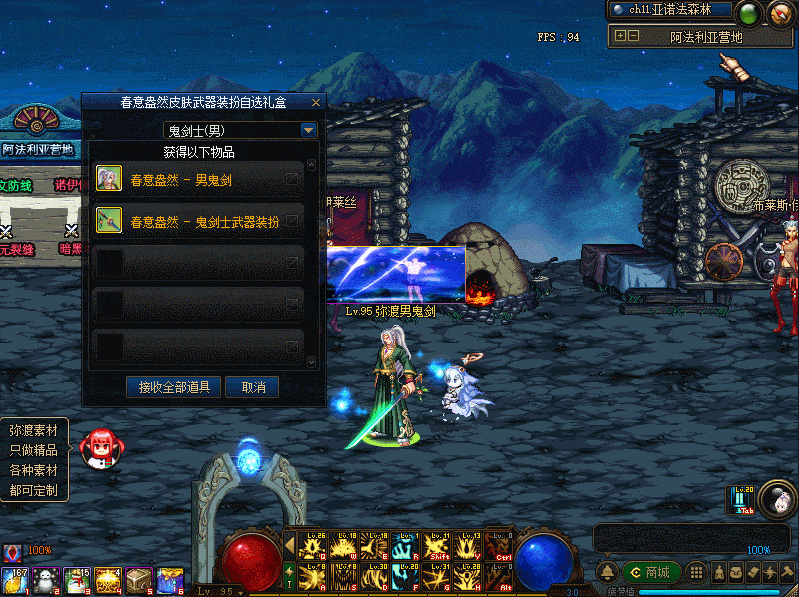This screenshot has height=597, width=799.
Task: Open the ch11 亚诺法森林 channel selector
Action: 670,9
